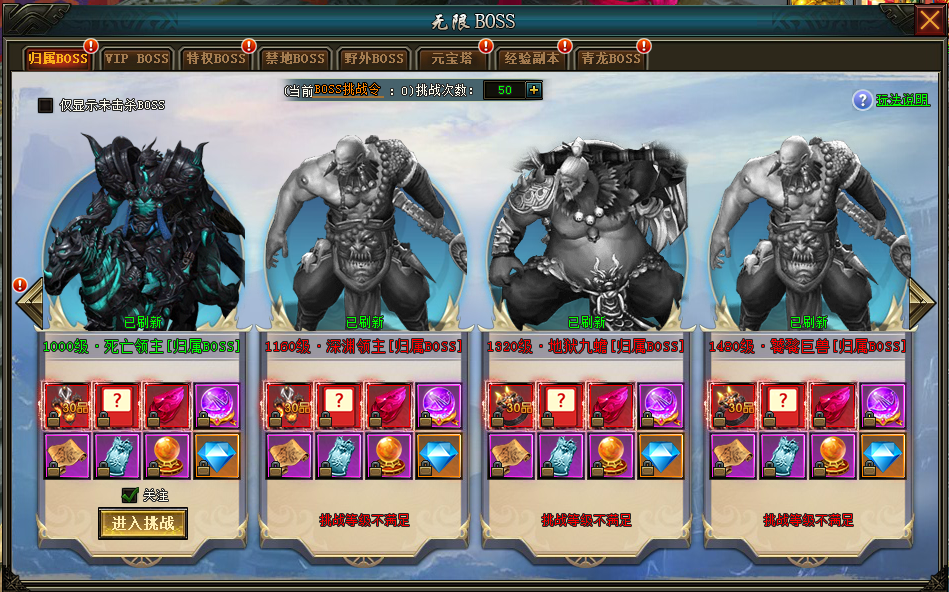Toggle the 关注 checkbox under 死亡领主

129,494
